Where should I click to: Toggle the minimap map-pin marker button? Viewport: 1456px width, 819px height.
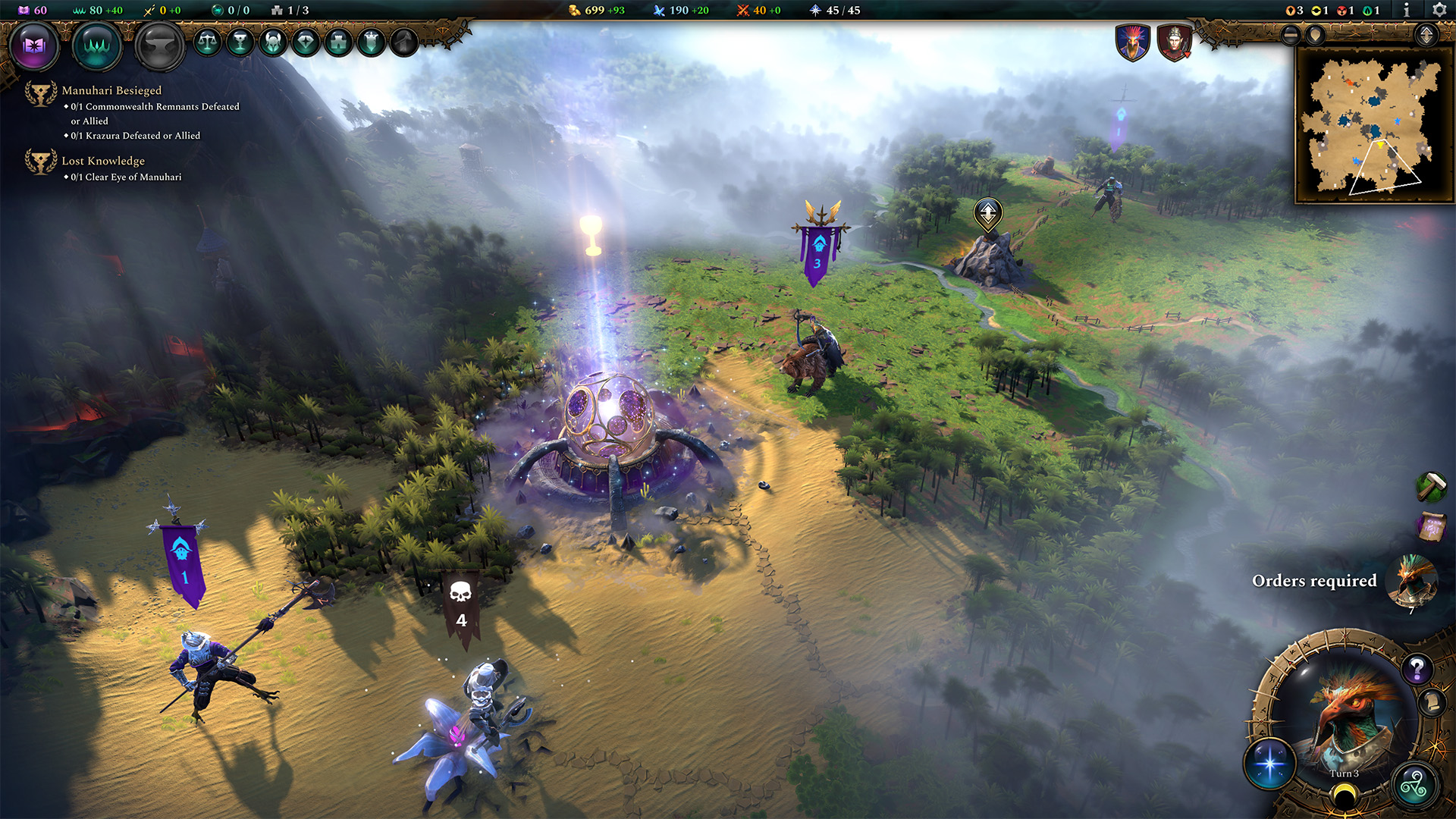pos(1316,35)
